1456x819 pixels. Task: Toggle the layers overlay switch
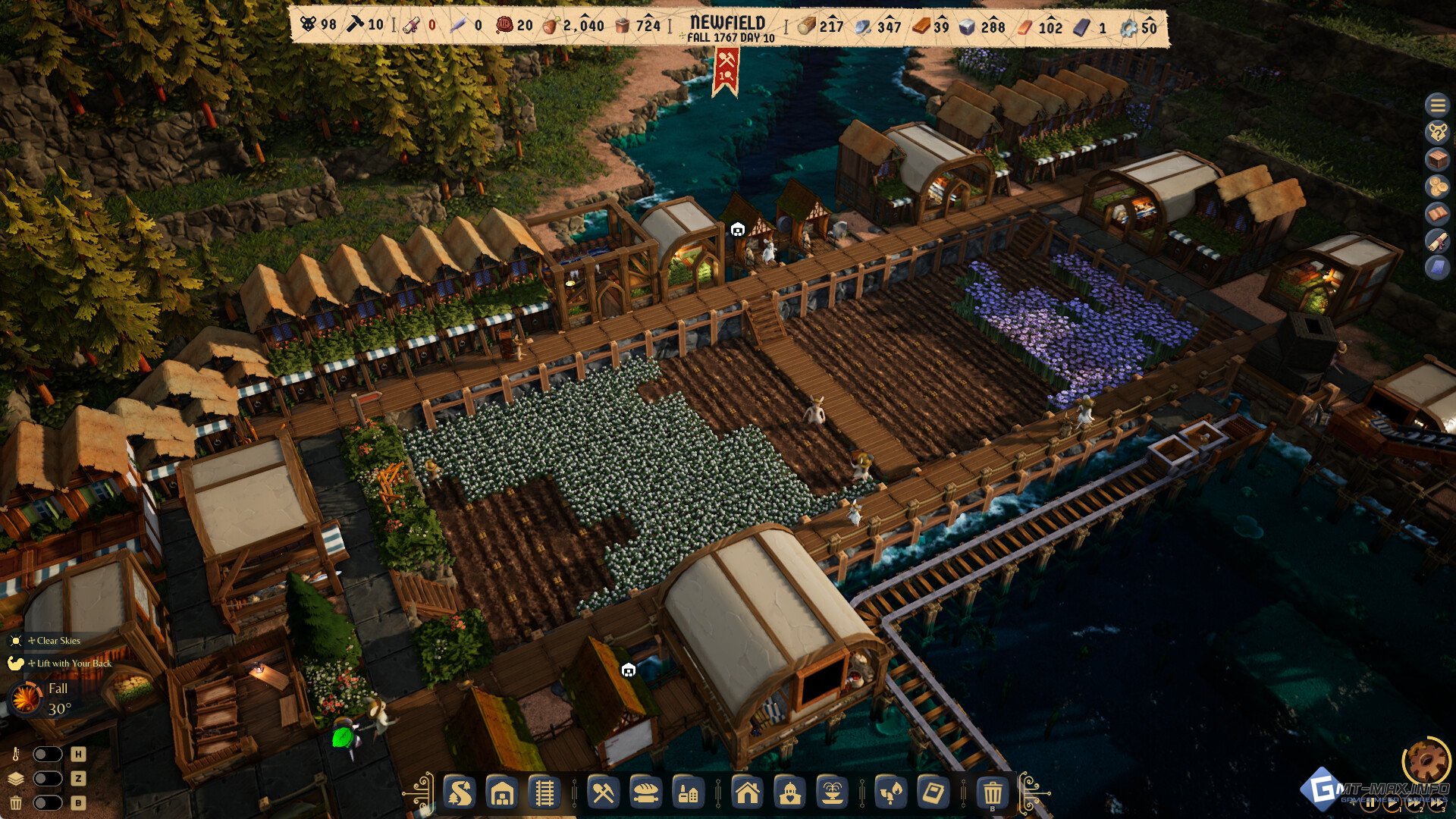pos(47,779)
